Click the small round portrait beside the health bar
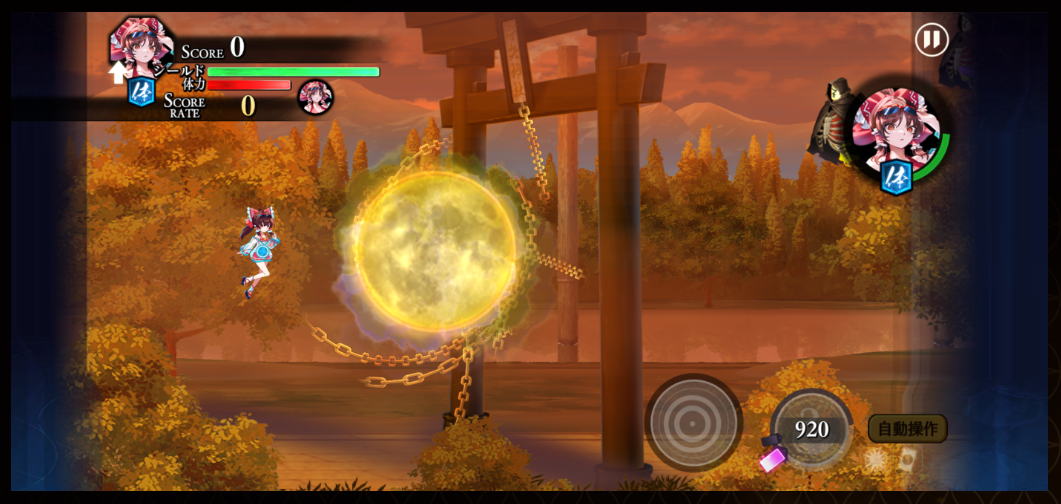The height and width of the screenshot is (504, 1061). [x=315, y=97]
